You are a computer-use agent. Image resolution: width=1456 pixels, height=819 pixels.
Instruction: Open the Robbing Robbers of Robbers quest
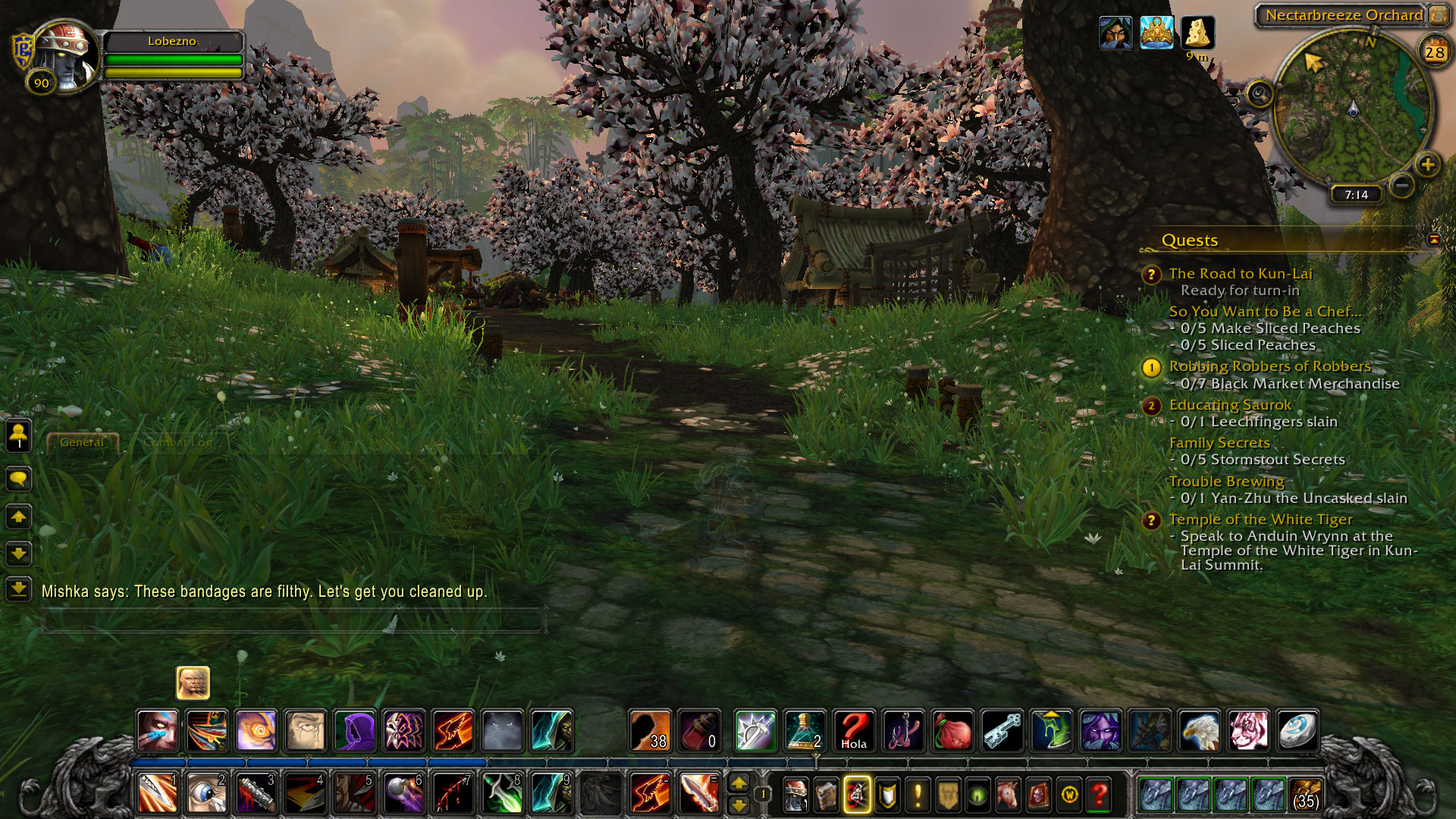1269,366
